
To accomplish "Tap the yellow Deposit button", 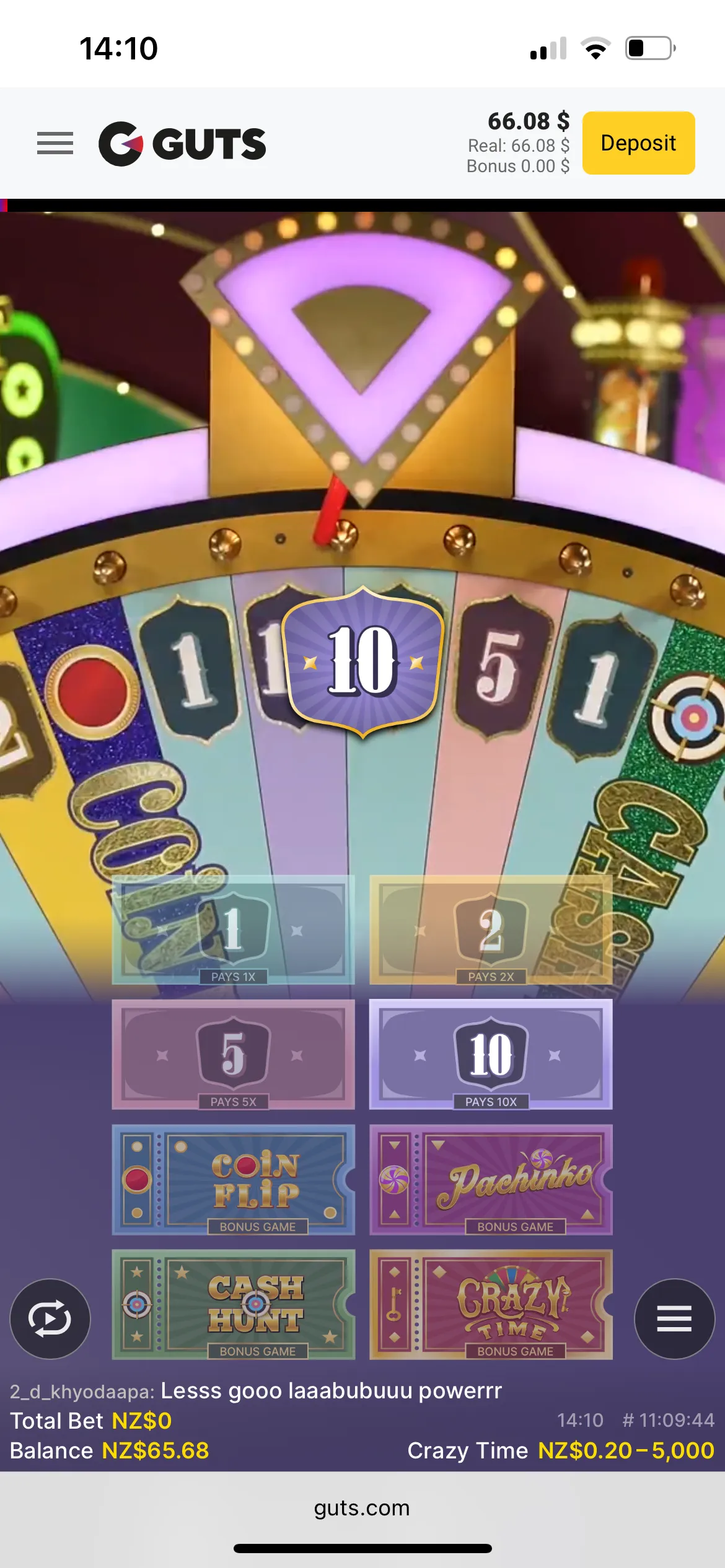I will coord(638,143).
